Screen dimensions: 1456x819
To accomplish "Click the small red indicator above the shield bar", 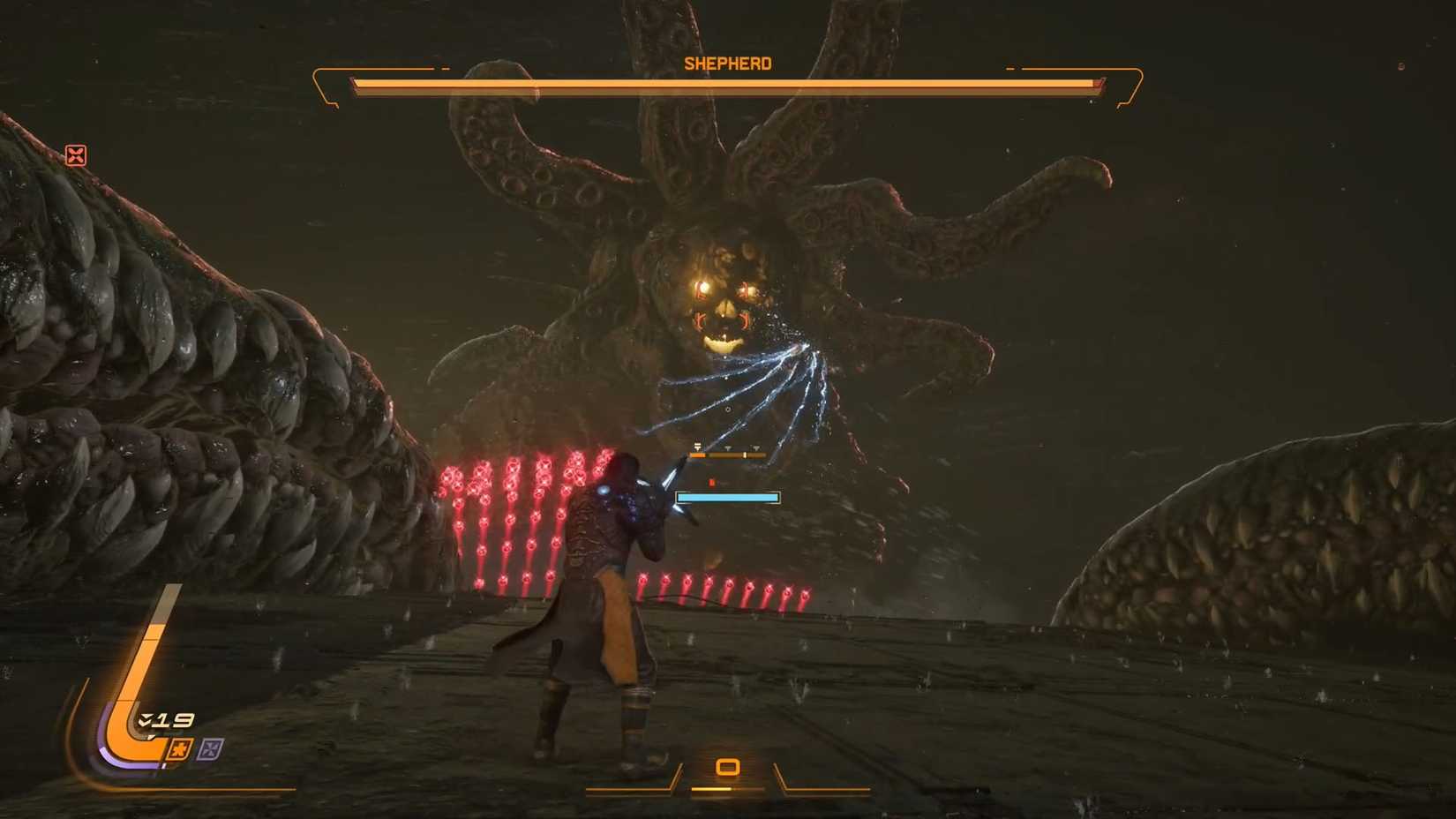I will tap(712, 482).
